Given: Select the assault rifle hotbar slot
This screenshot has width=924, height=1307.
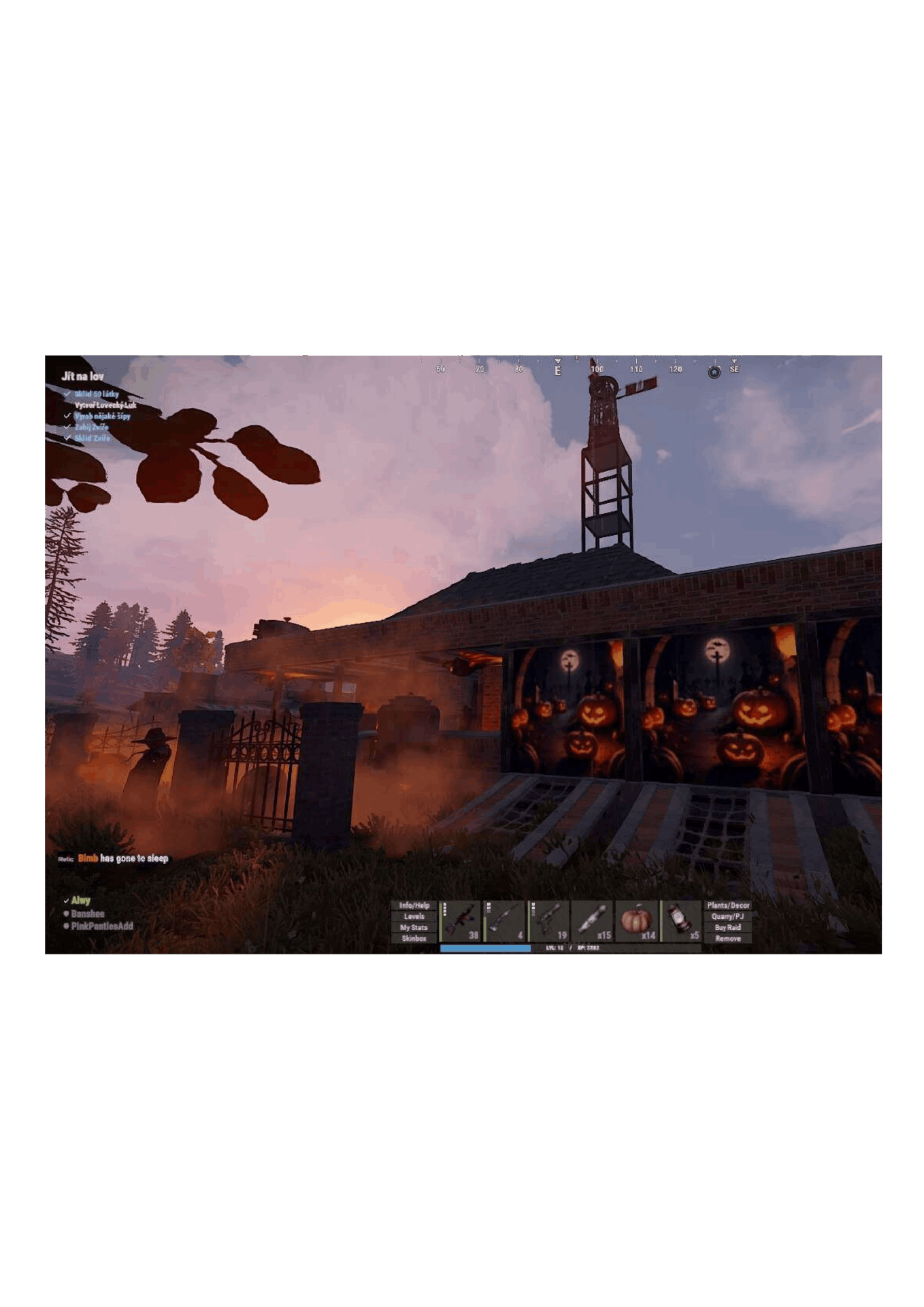Looking at the screenshot, I should (x=461, y=921).
